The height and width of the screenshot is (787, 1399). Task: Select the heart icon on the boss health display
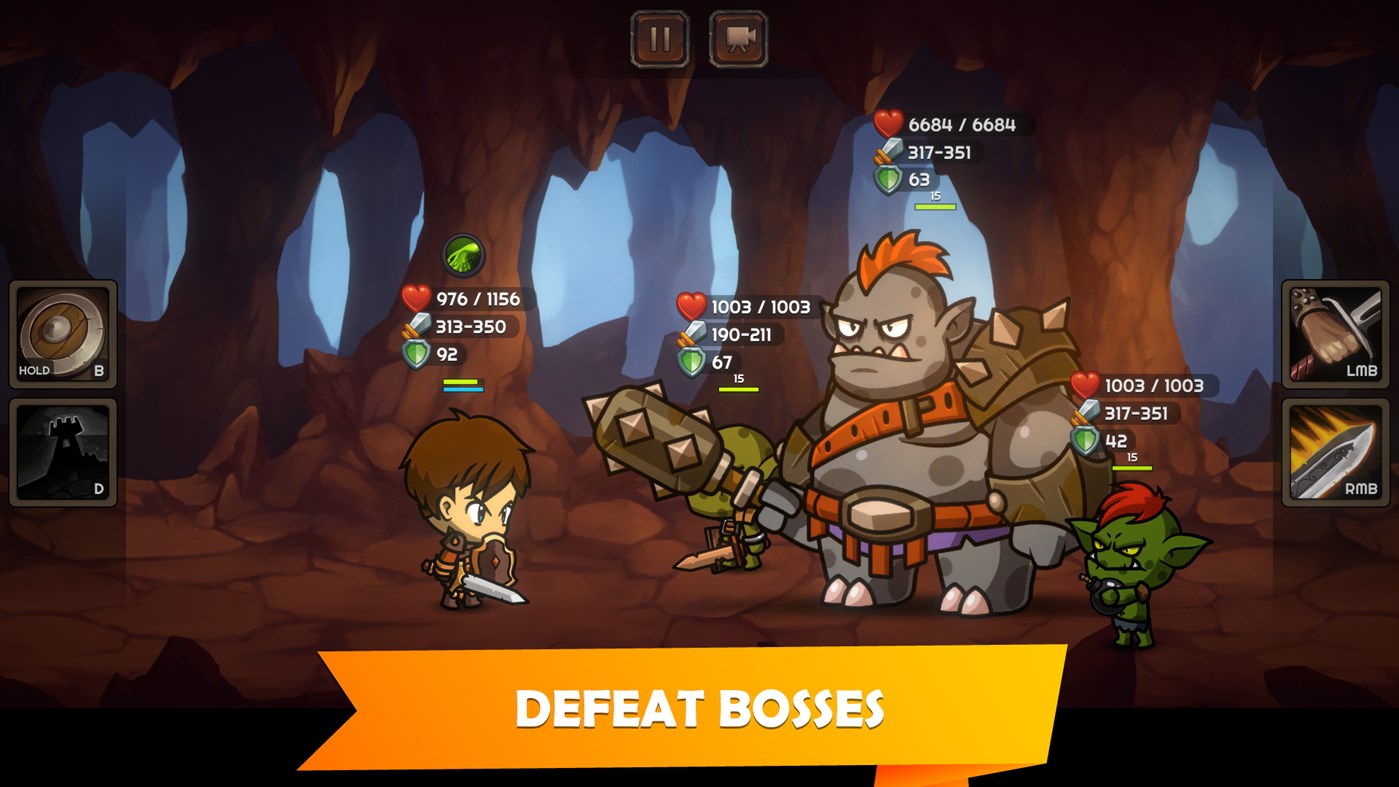(x=888, y=125)
